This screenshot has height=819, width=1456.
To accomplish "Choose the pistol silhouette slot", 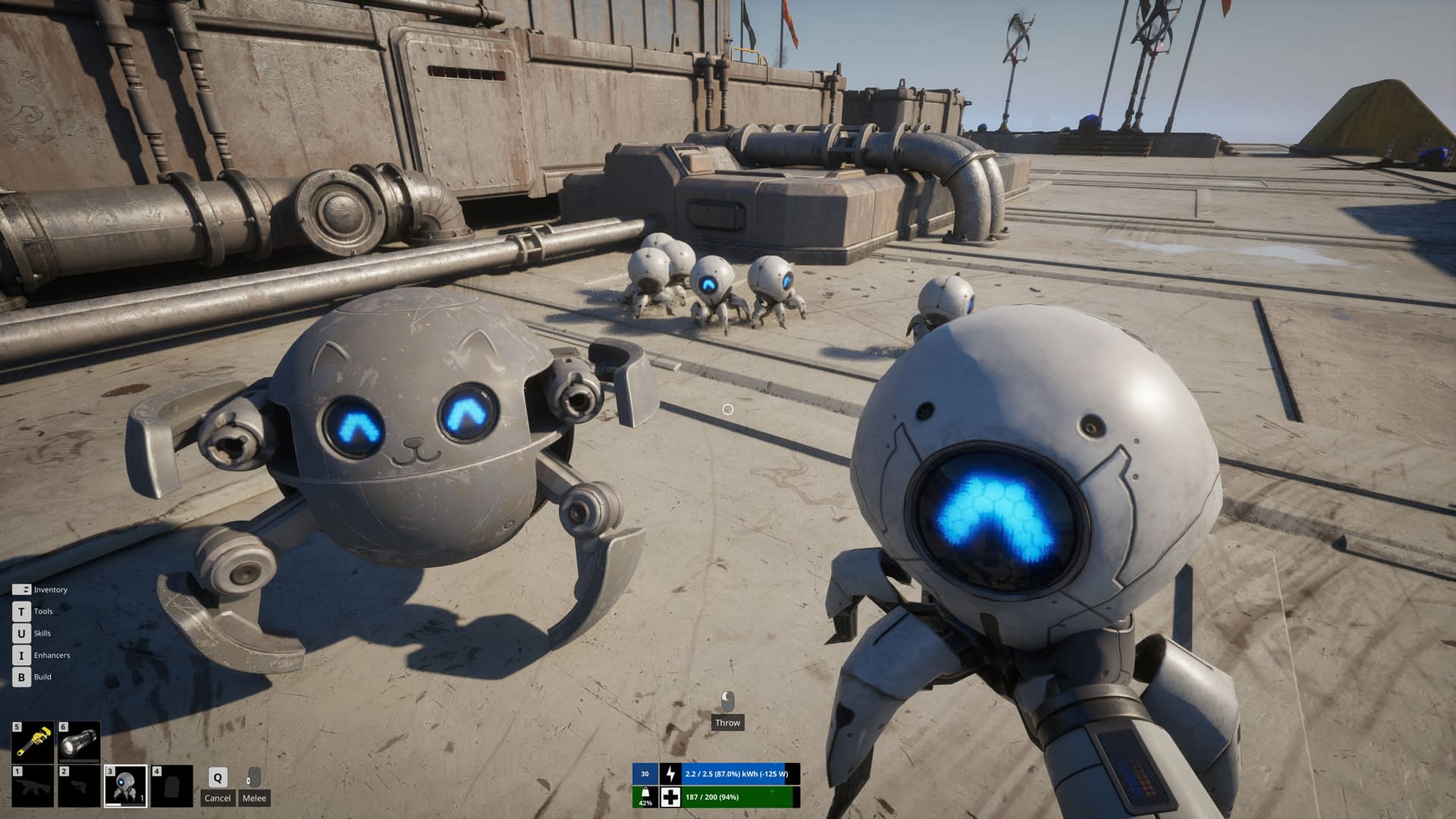I will pyautogui.click(x=80, y=786).
